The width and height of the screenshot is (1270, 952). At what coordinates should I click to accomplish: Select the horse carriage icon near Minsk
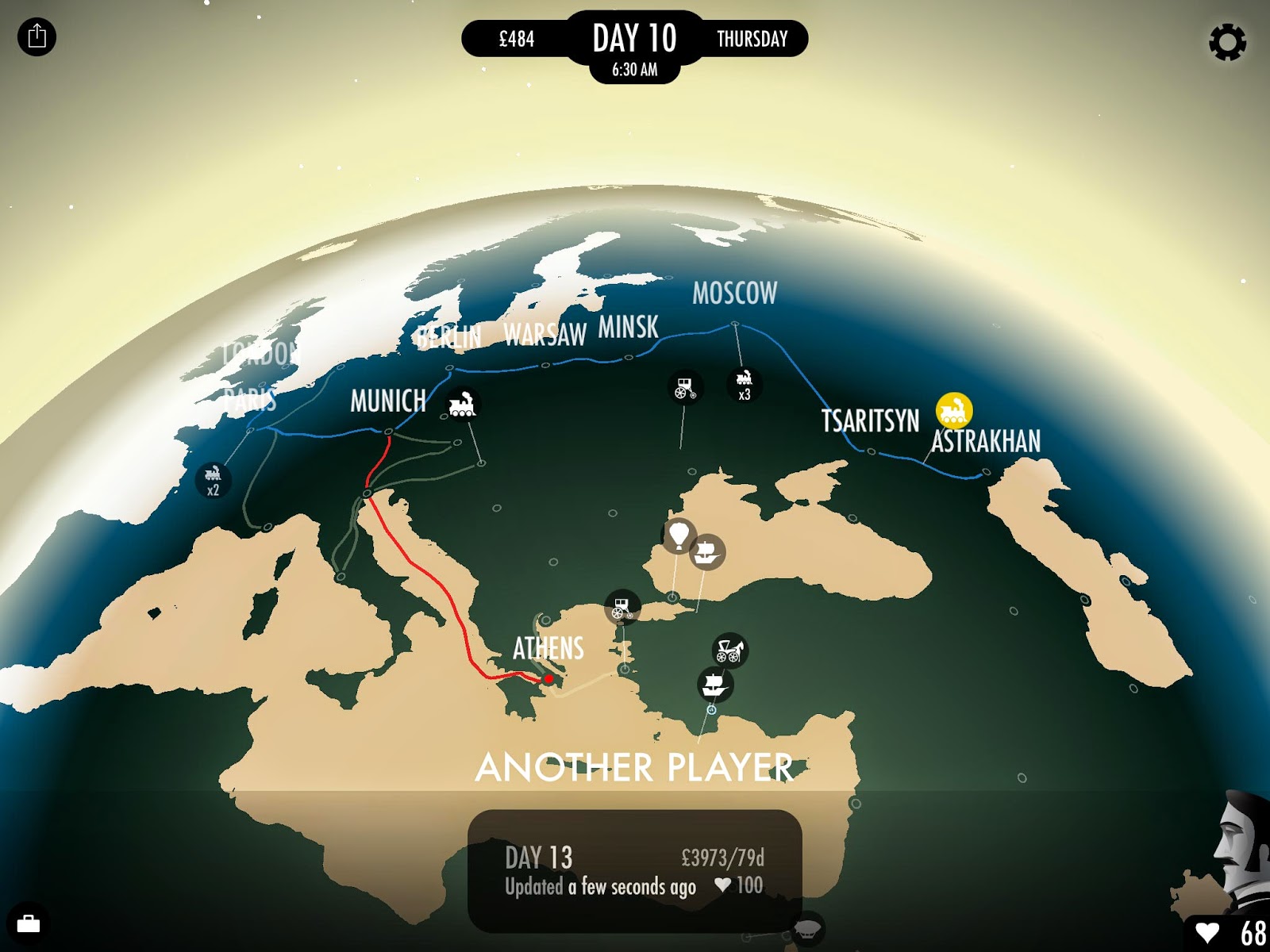pos(684,386)
